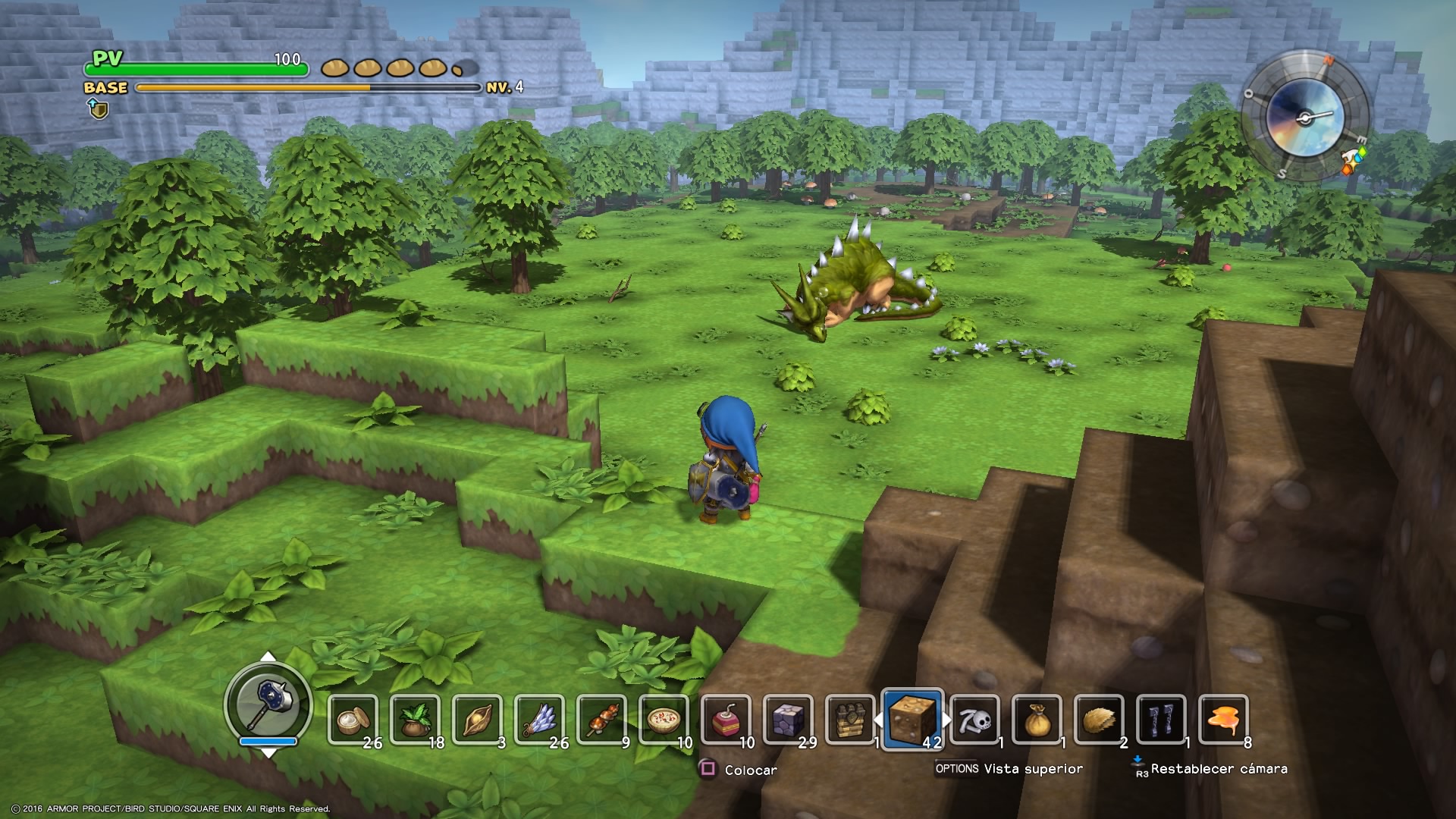This screenshot has height=819, width=1456.
Task: Choose the stone and wood barricade slot
Action: pyautogui.click(x=851, y=720)
